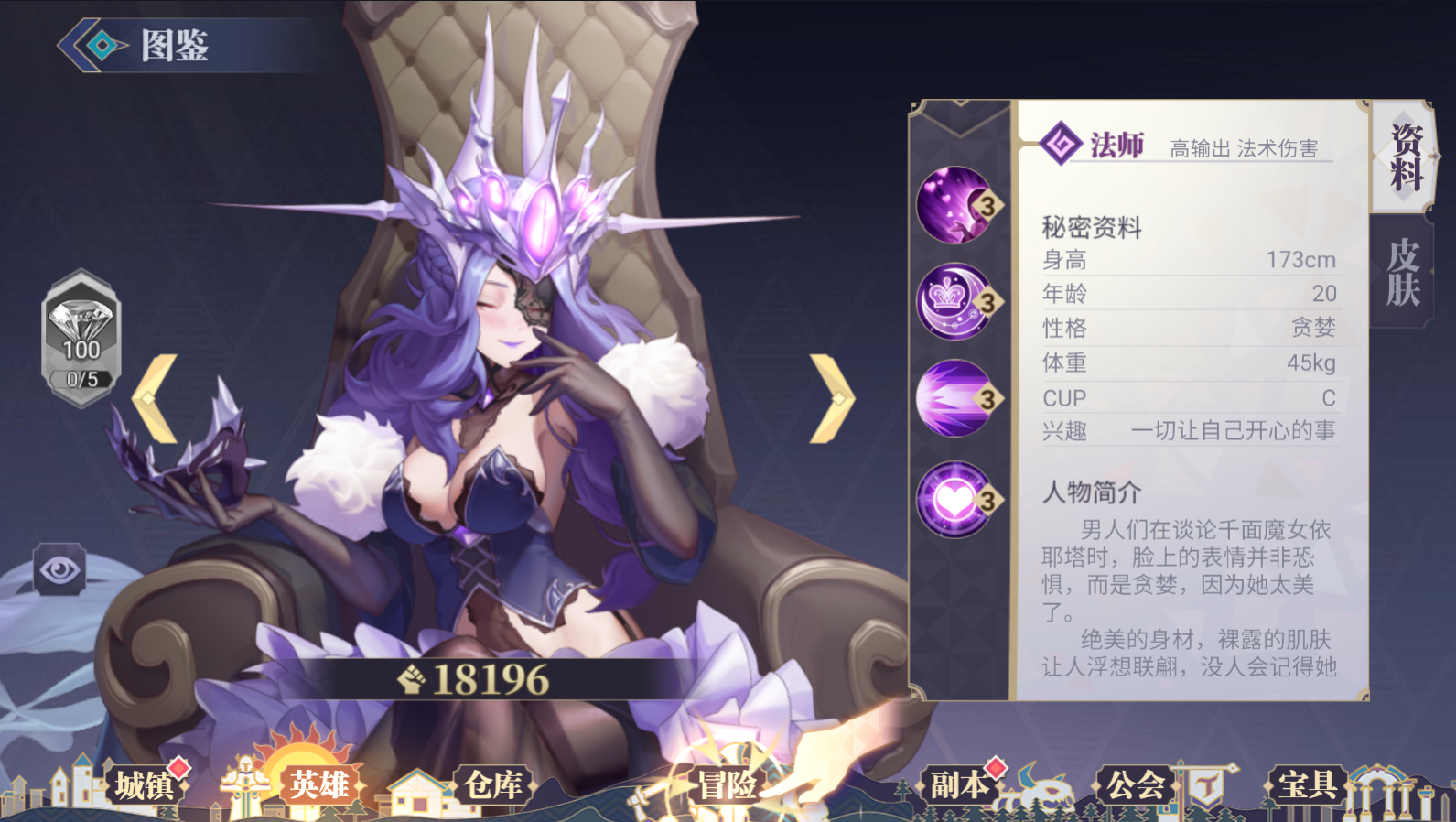Switch to the 皮肤 skins tab

pos(1402,273)
